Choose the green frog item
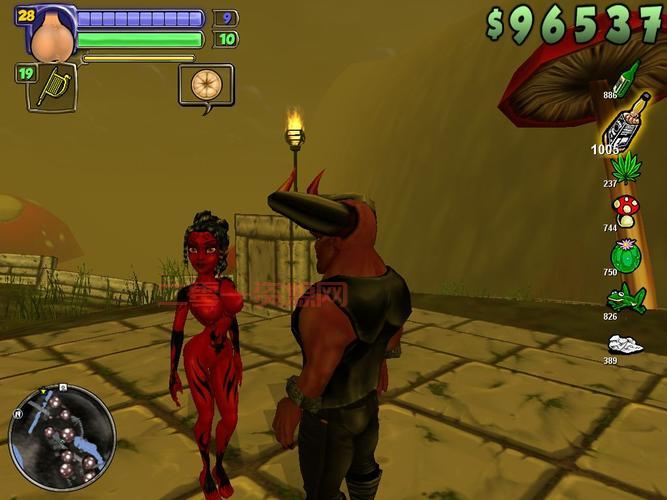The image size is (667, 500). [x=625, y=297]
